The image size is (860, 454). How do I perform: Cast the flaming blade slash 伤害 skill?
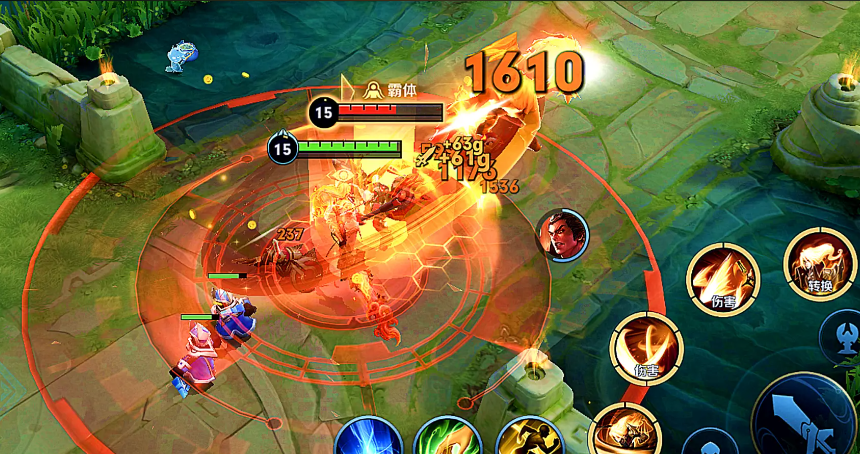(x=723, y=279)
